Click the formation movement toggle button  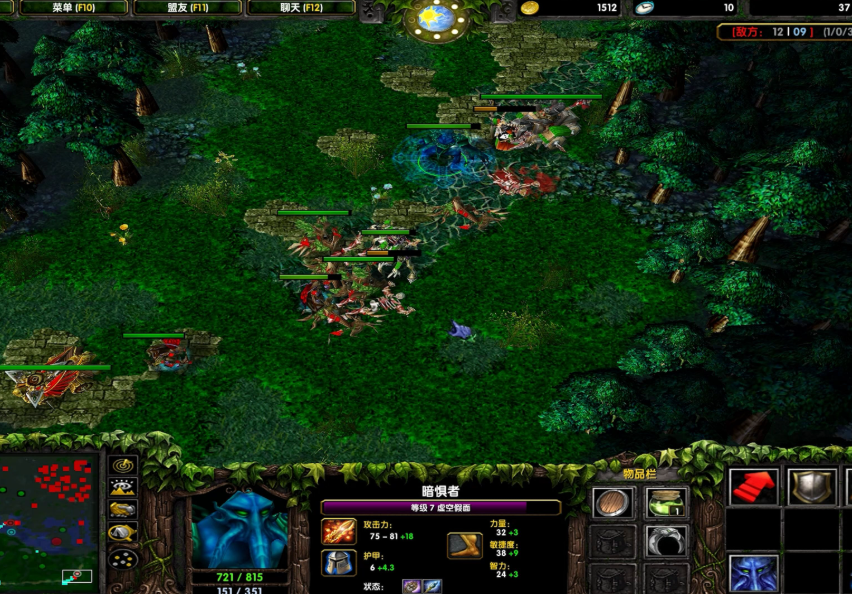coord(123,558)
